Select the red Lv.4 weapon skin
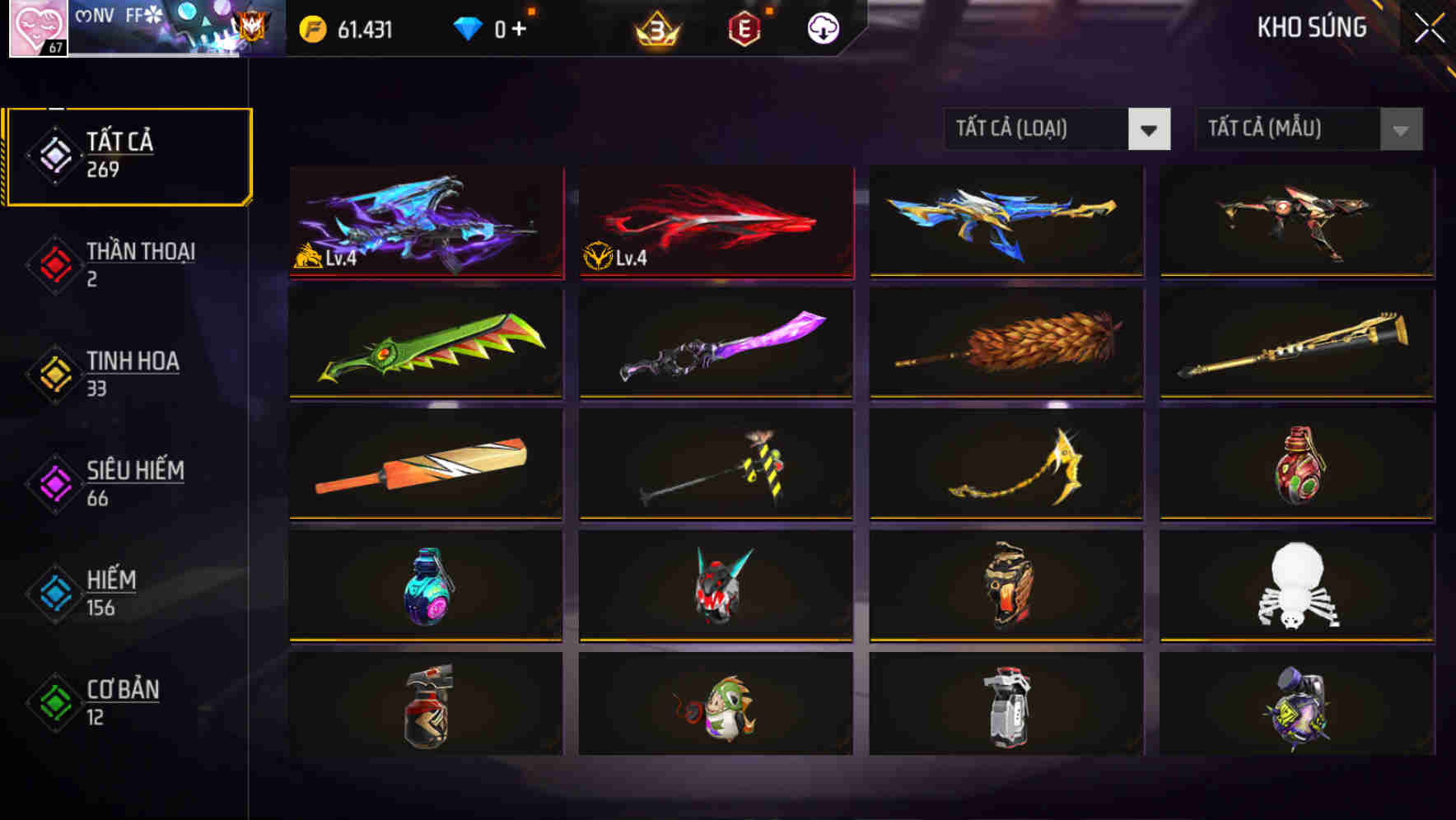 (x=715, y=222)
